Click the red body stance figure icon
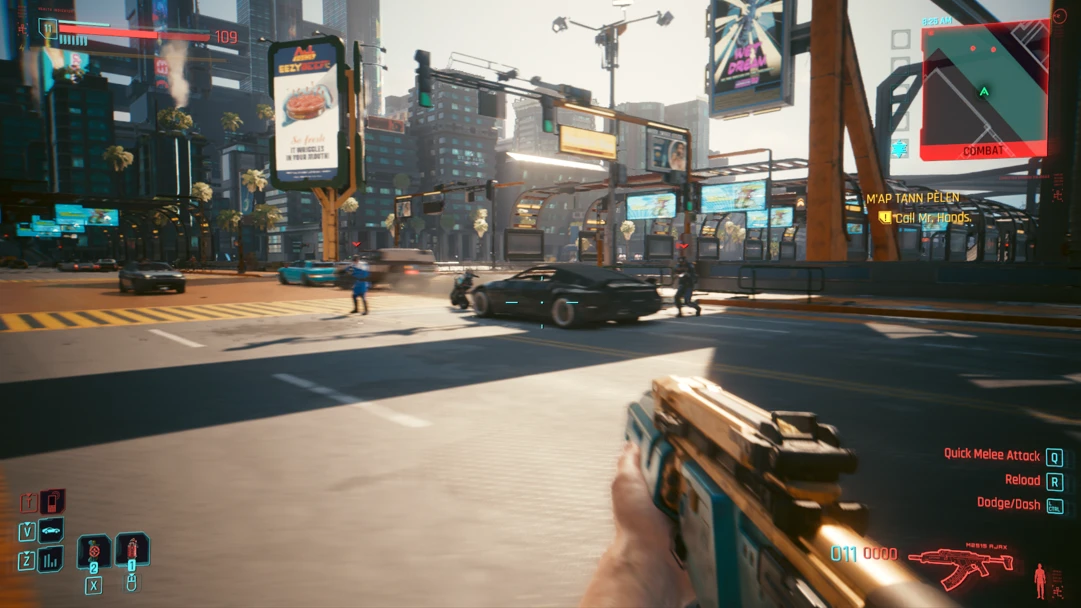 coord(1040,579)
